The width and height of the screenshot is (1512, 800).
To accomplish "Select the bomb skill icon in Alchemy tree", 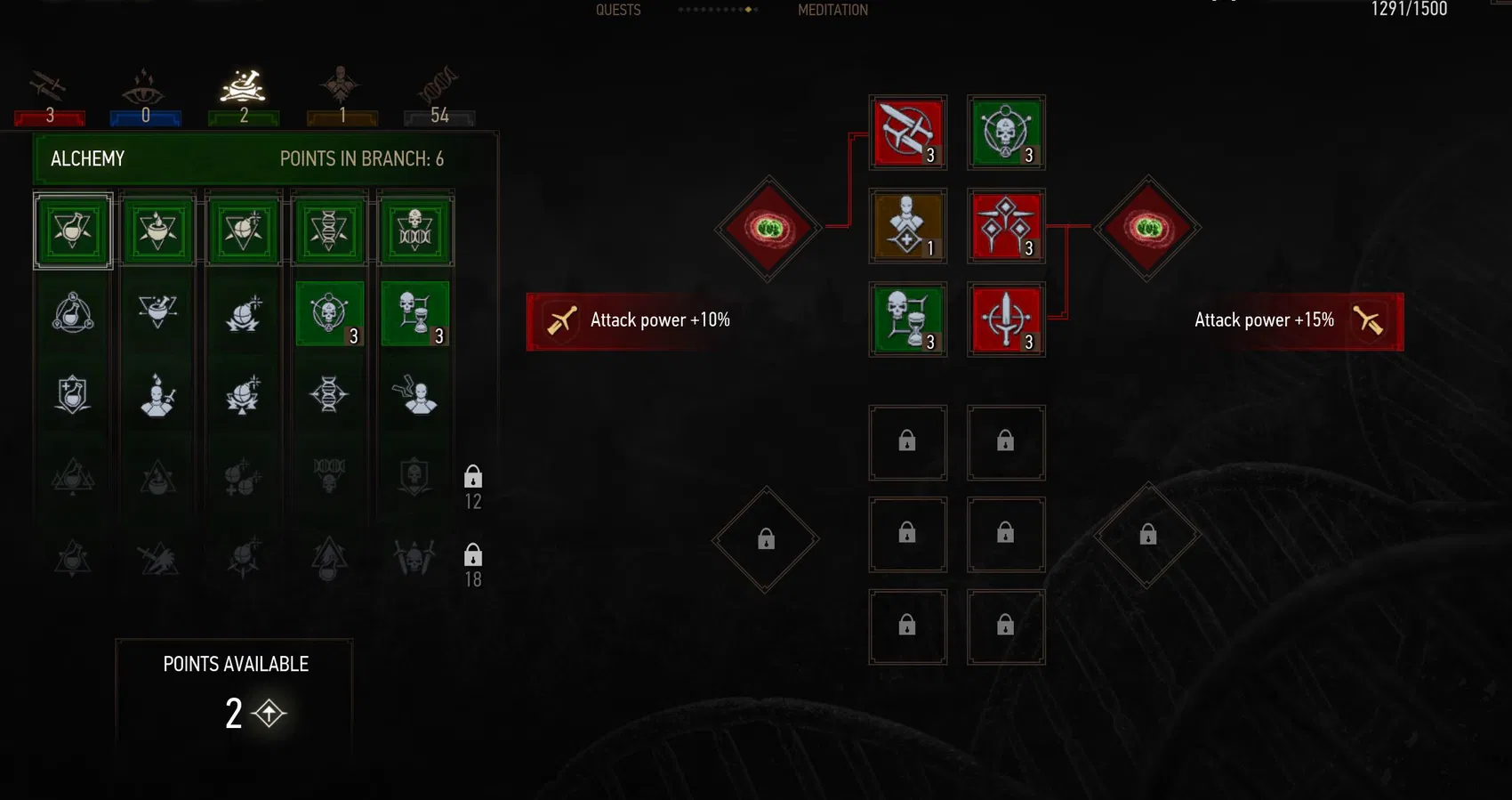I will [x=243, y=230].
